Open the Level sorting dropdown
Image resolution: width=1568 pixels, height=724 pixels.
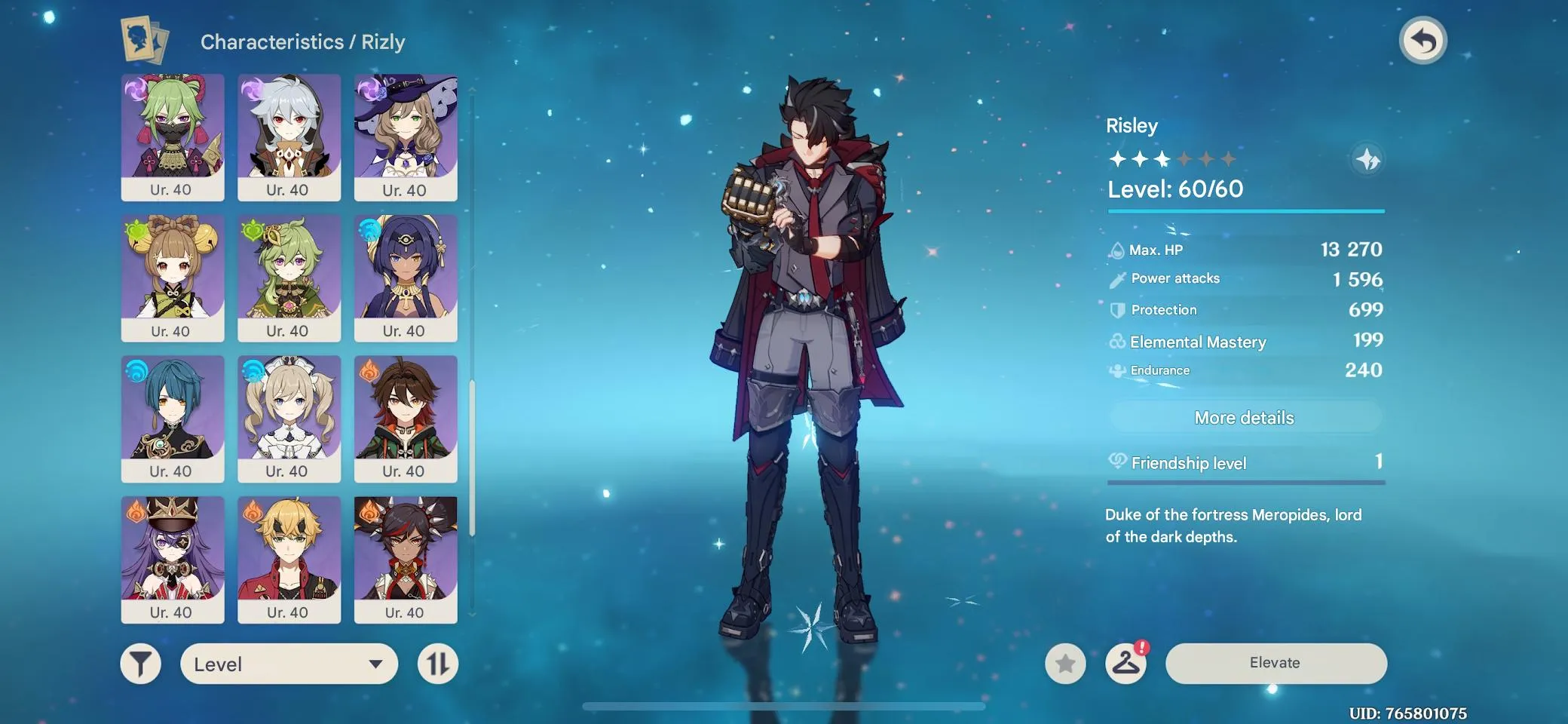coord(289,664)
